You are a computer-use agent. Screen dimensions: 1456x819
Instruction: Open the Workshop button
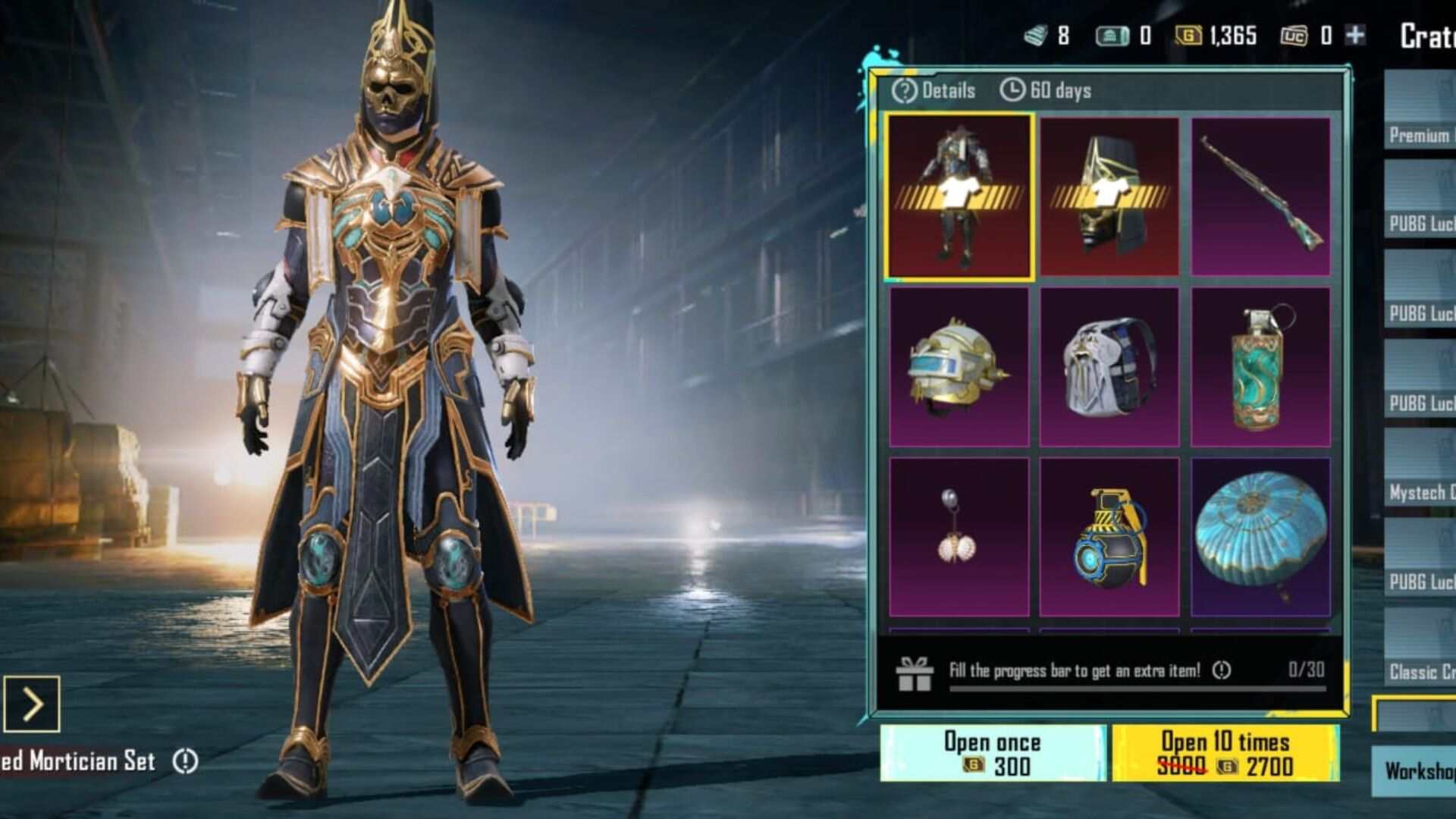pyautogui.click(x=1417, y=770)
